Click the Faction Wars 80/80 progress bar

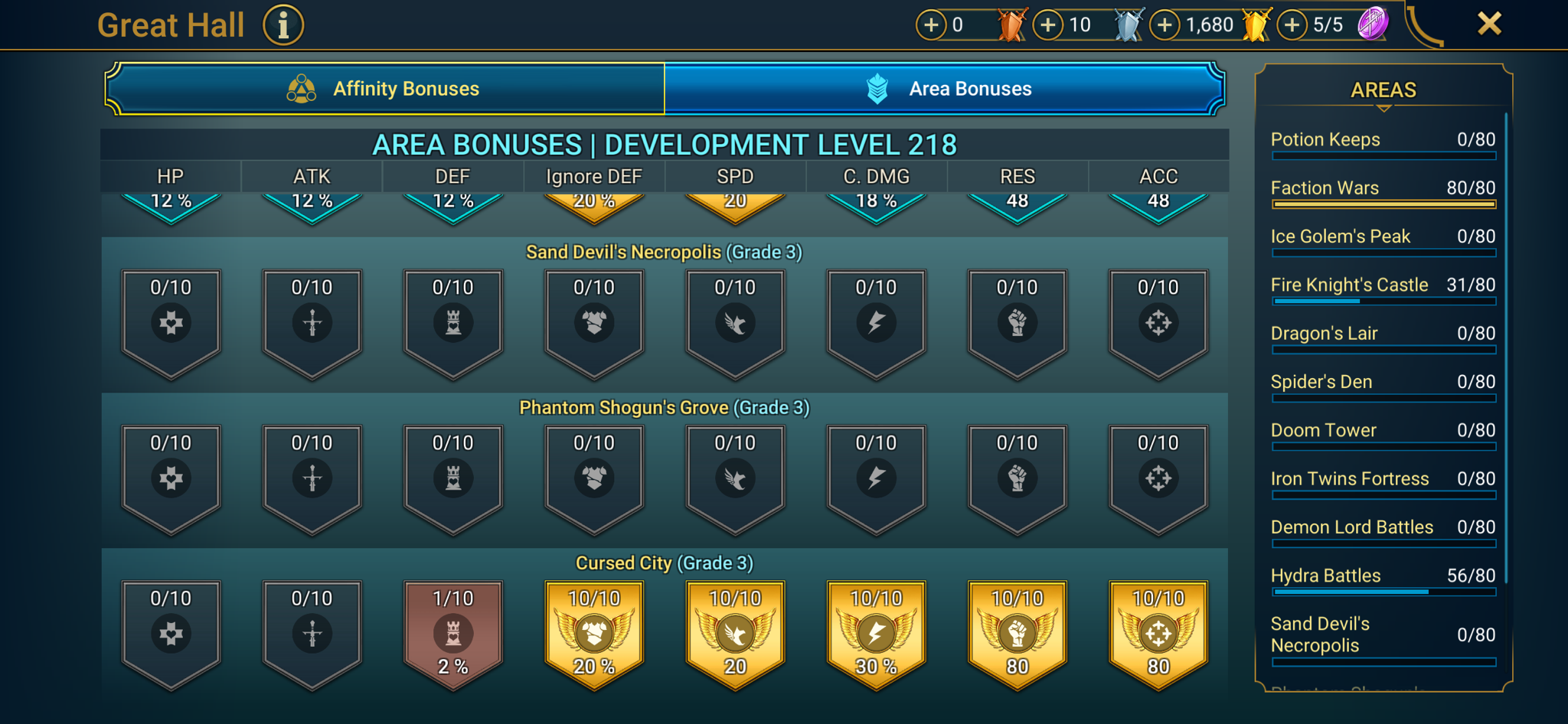1383,204
